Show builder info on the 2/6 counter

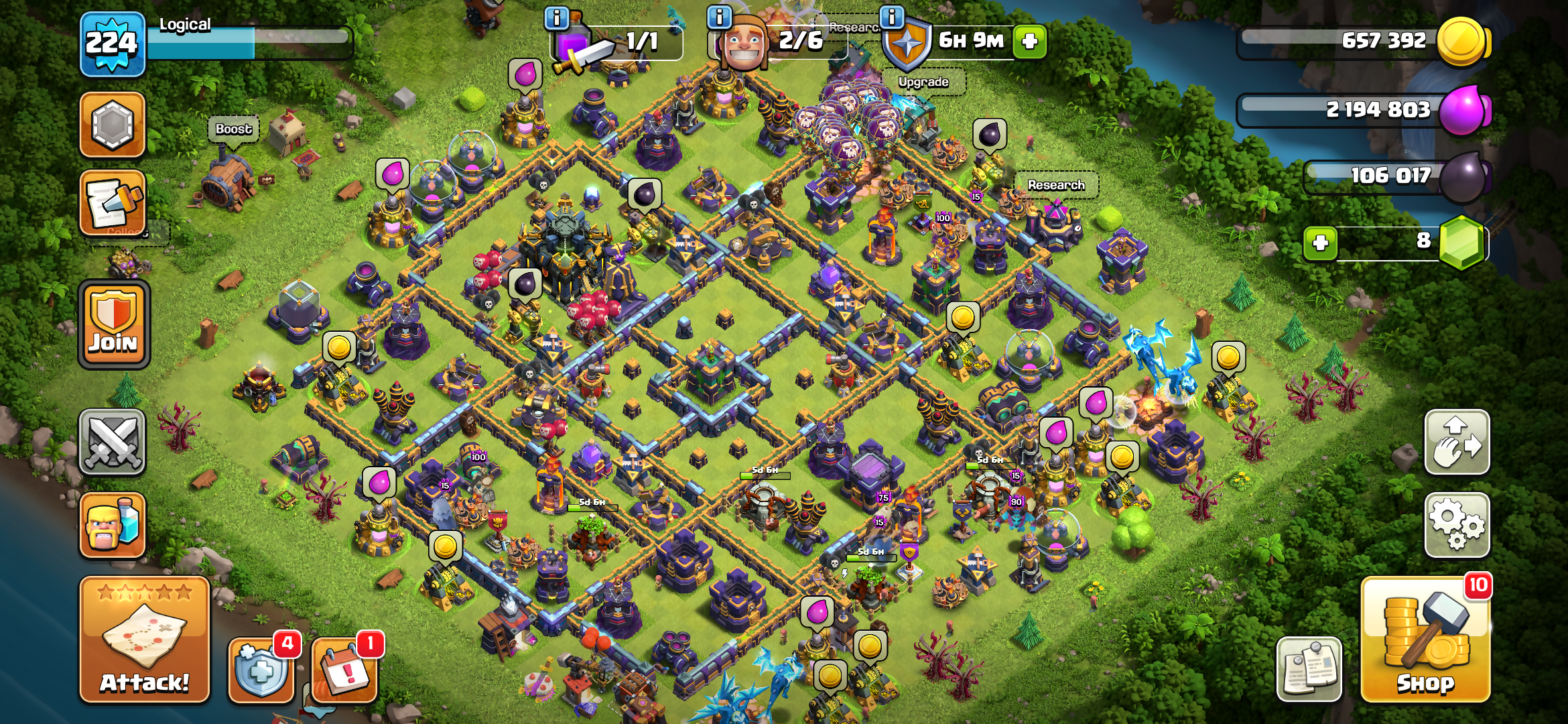(719, 17)
